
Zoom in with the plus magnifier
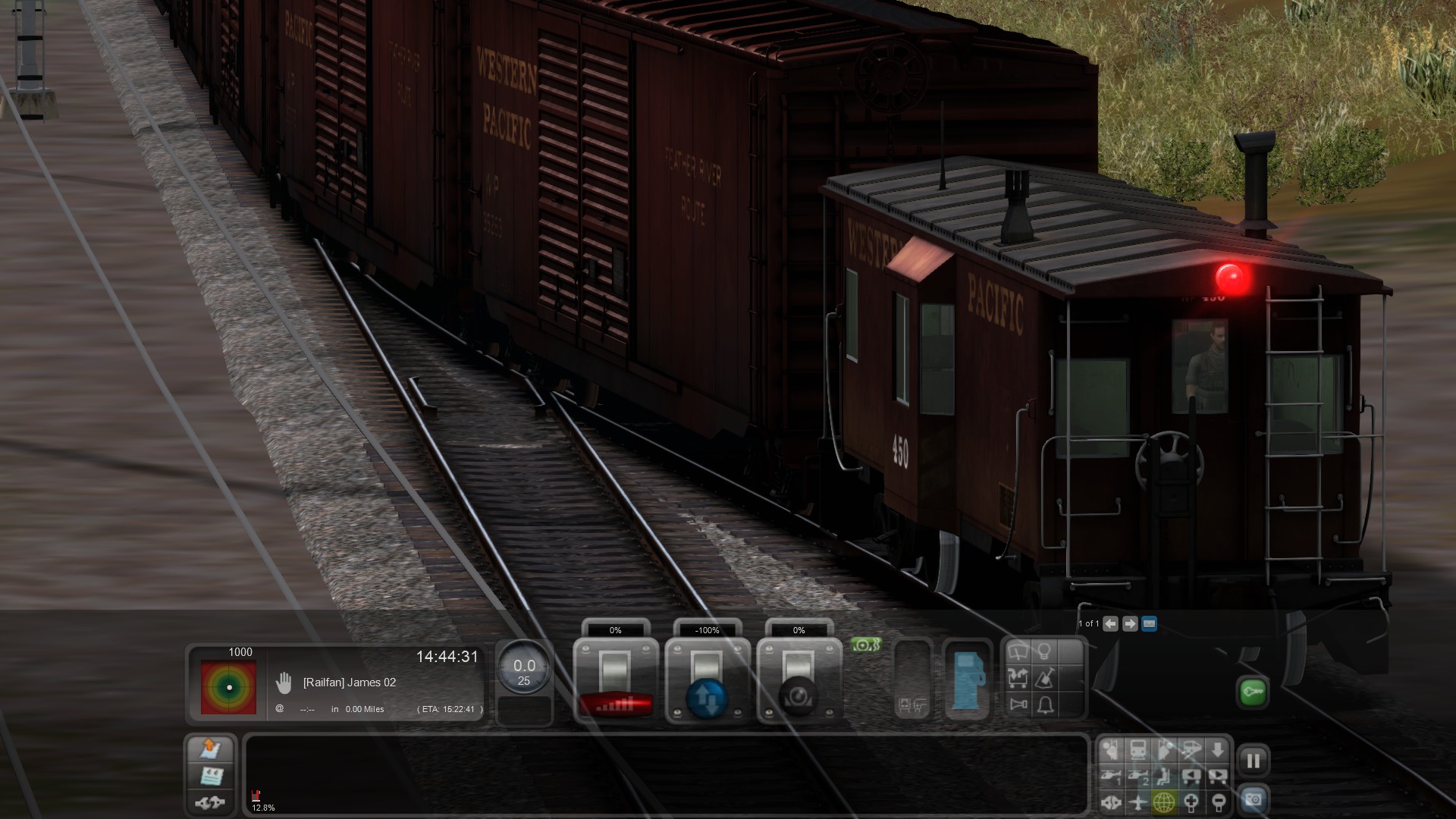1191,802
